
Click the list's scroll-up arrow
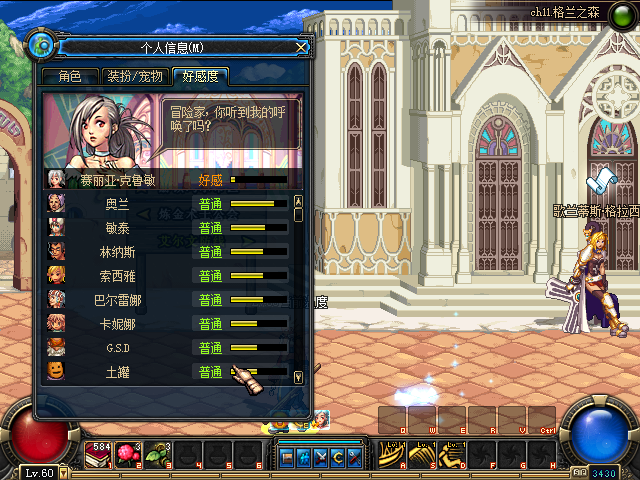point(297,201)
